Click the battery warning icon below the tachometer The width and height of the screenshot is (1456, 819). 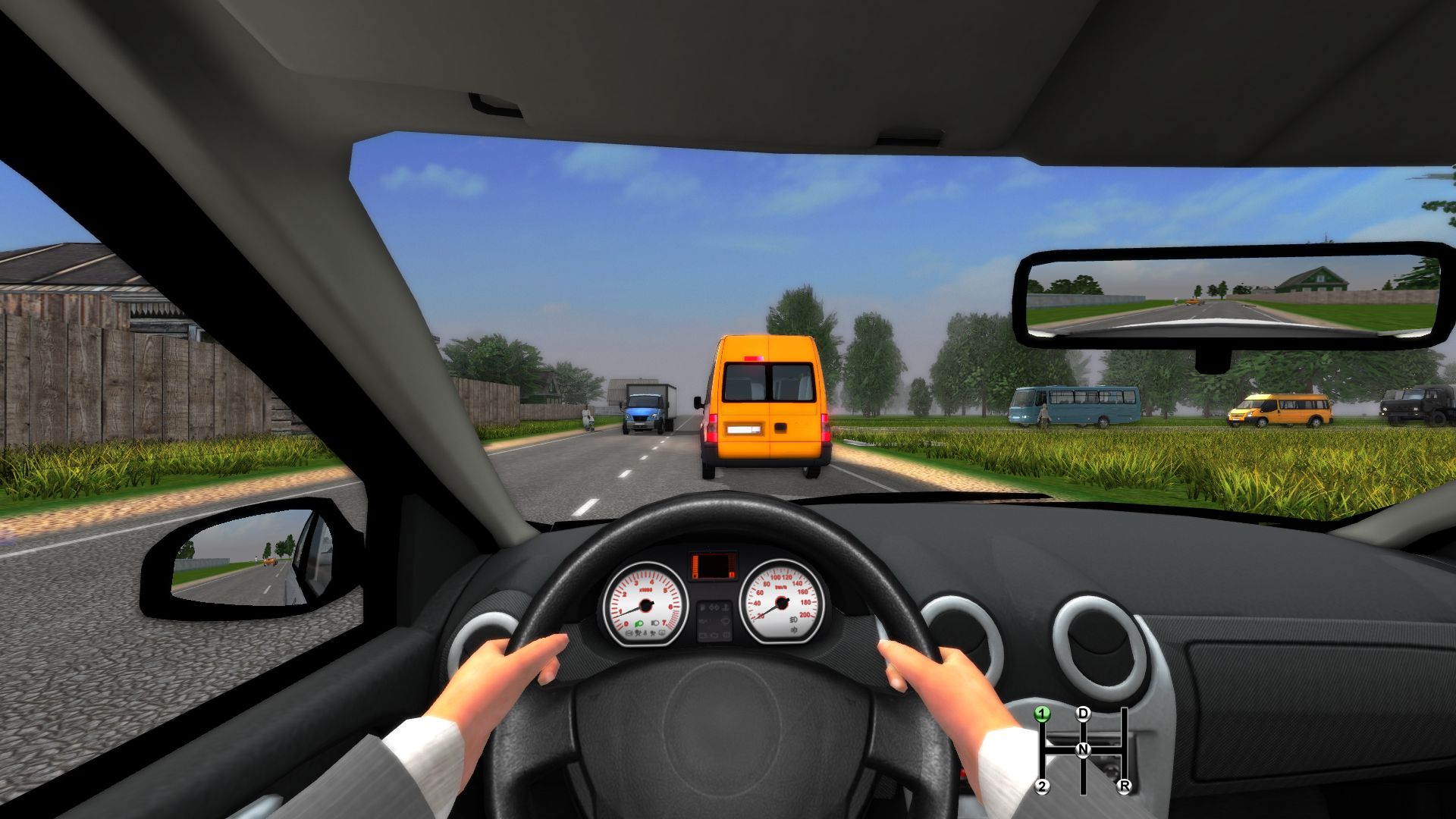[629, 633]
